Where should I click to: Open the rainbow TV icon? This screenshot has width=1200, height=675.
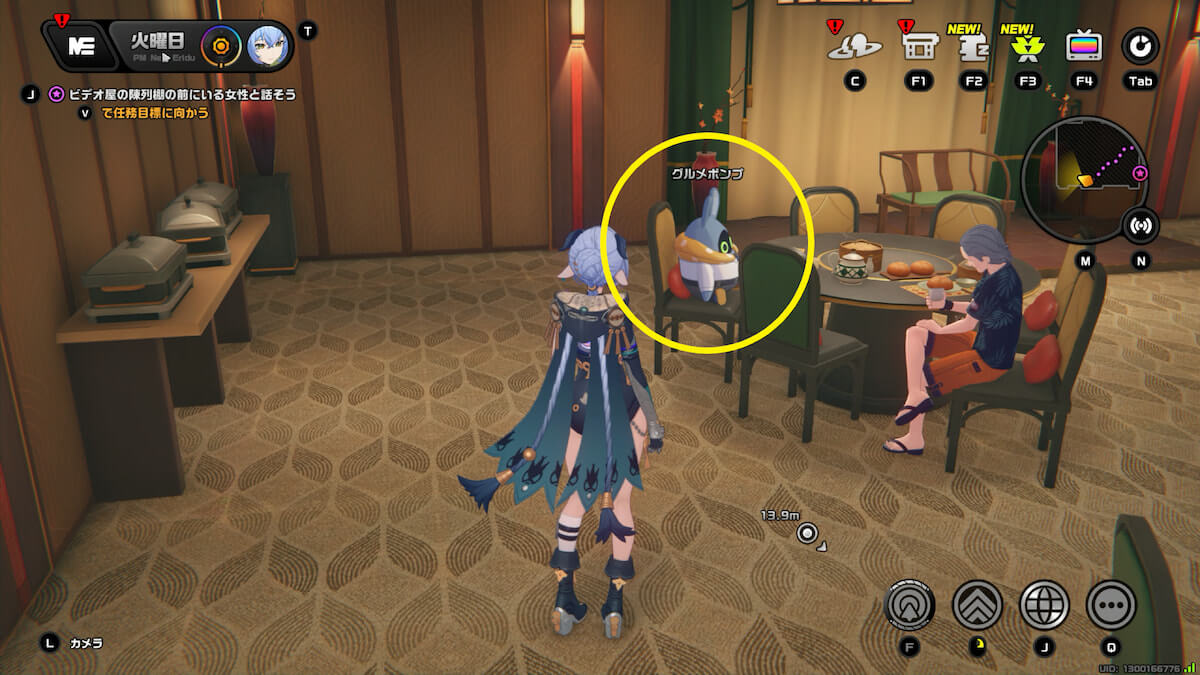point(1084,46)
